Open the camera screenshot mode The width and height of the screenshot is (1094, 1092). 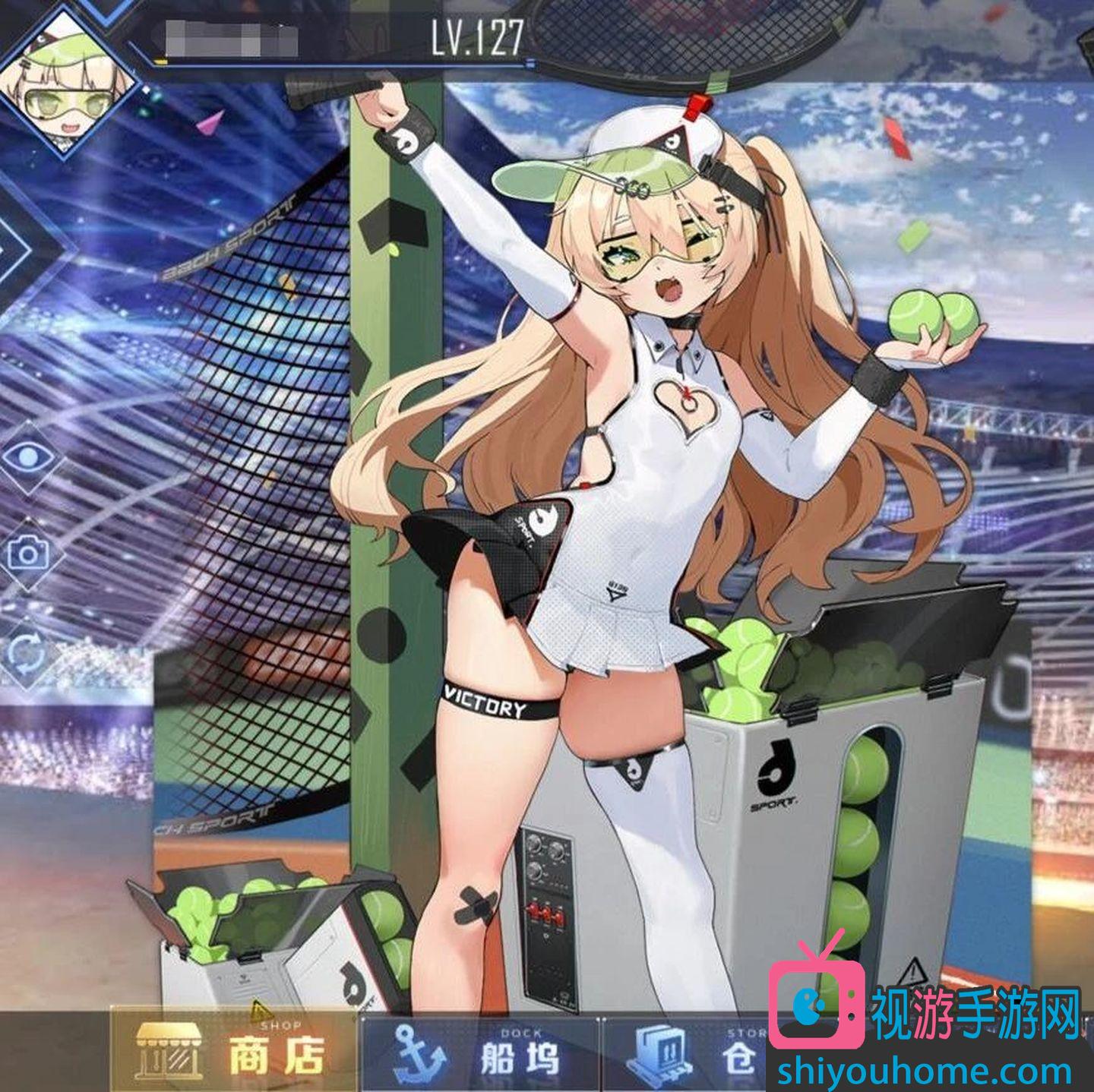pyautogui.click(x=29, y=554)
